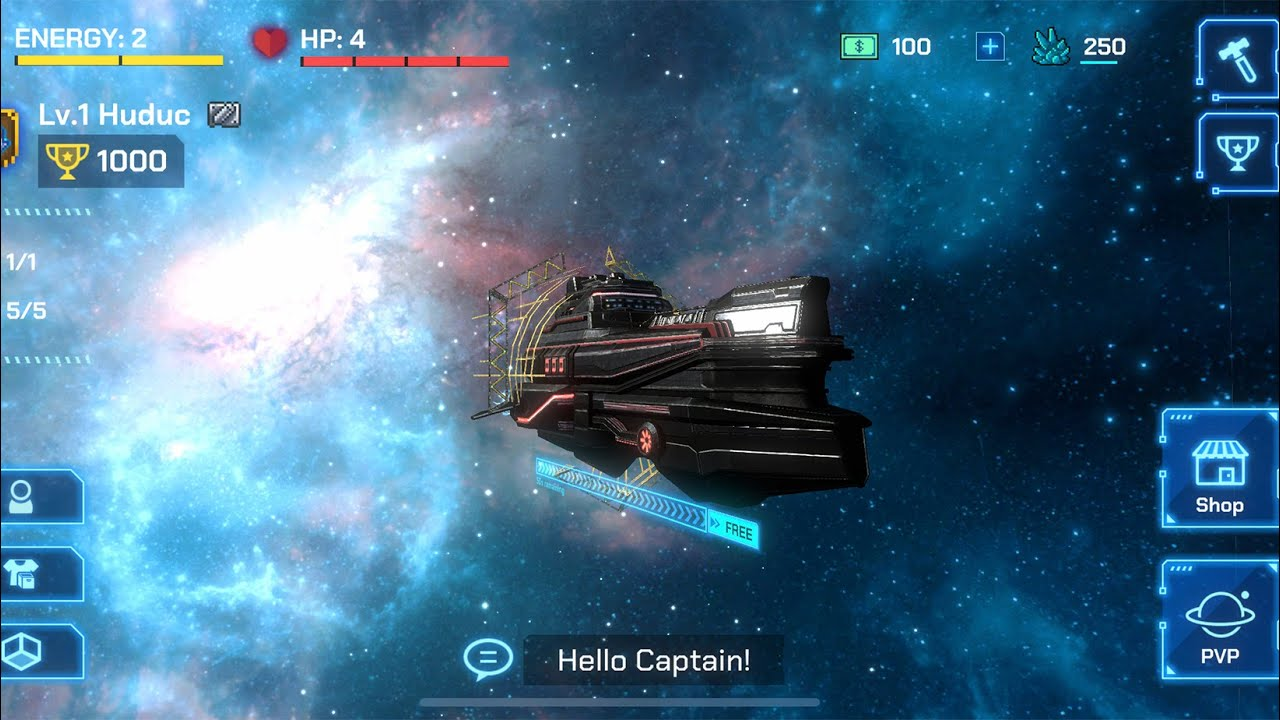Screen dimensions: 1280x720
Task: Click the FREE speed-up bar
Action: [x=733, y=530]
